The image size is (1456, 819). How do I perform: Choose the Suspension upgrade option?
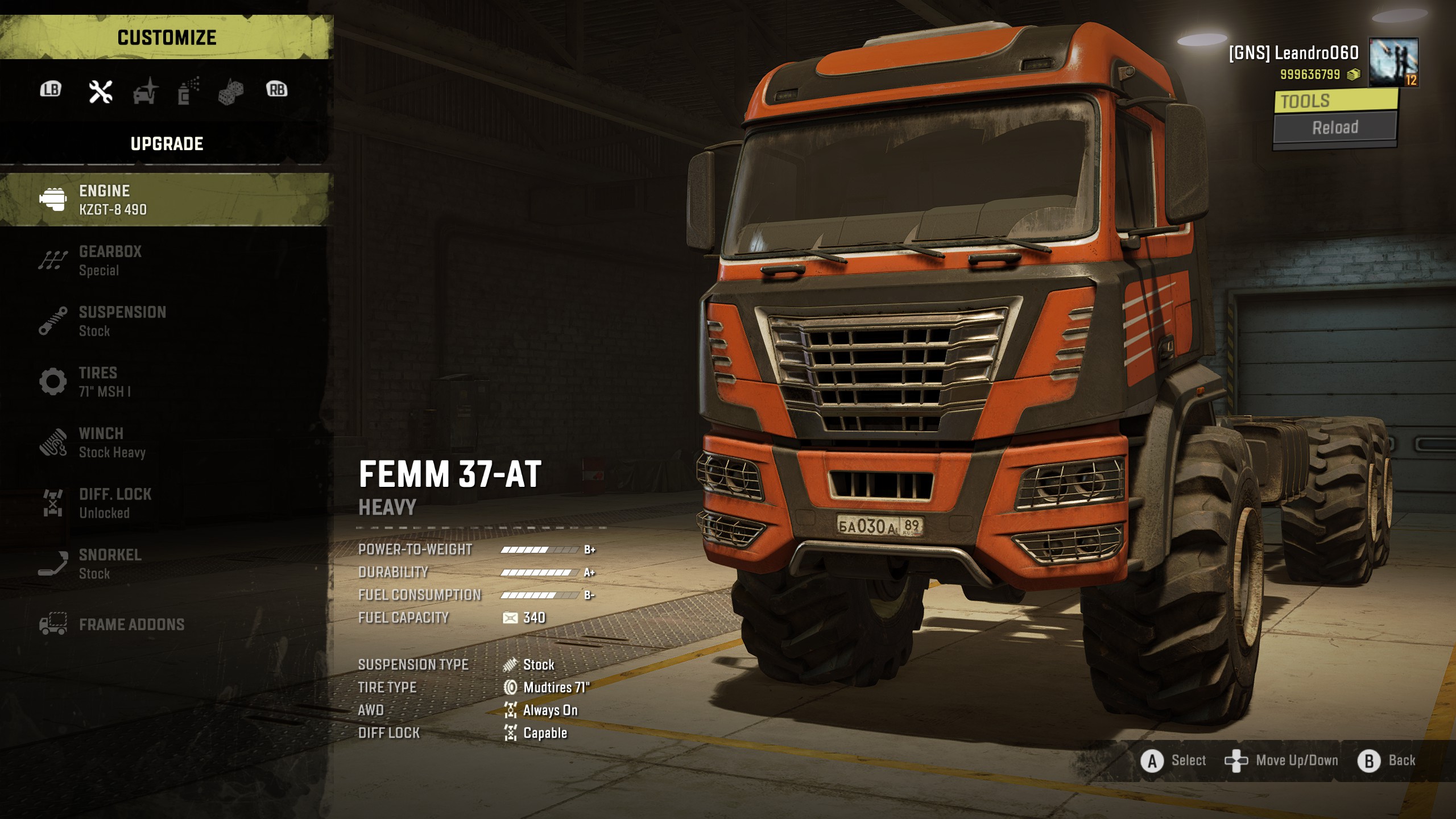(x=165, y=321)
